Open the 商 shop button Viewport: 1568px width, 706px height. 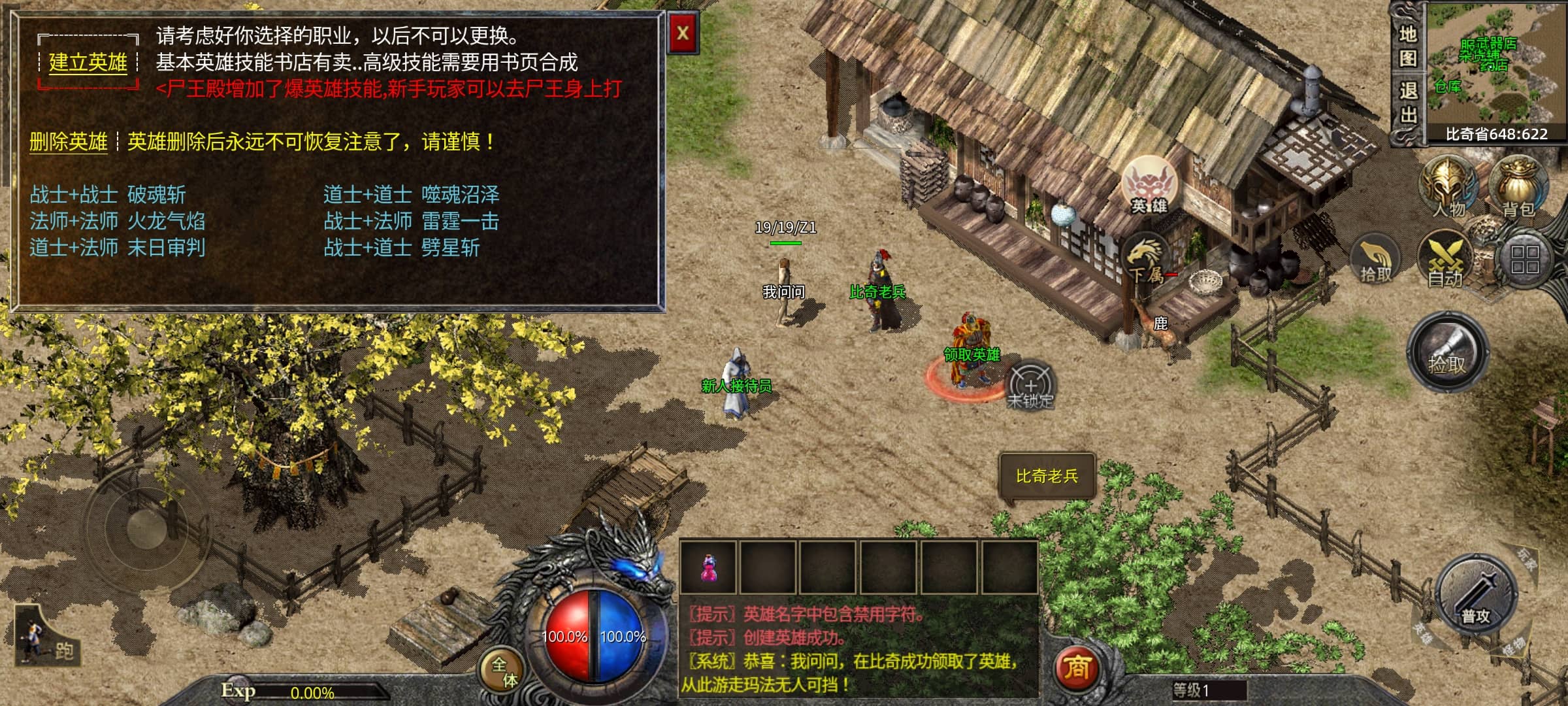(x=1077, y=668)
